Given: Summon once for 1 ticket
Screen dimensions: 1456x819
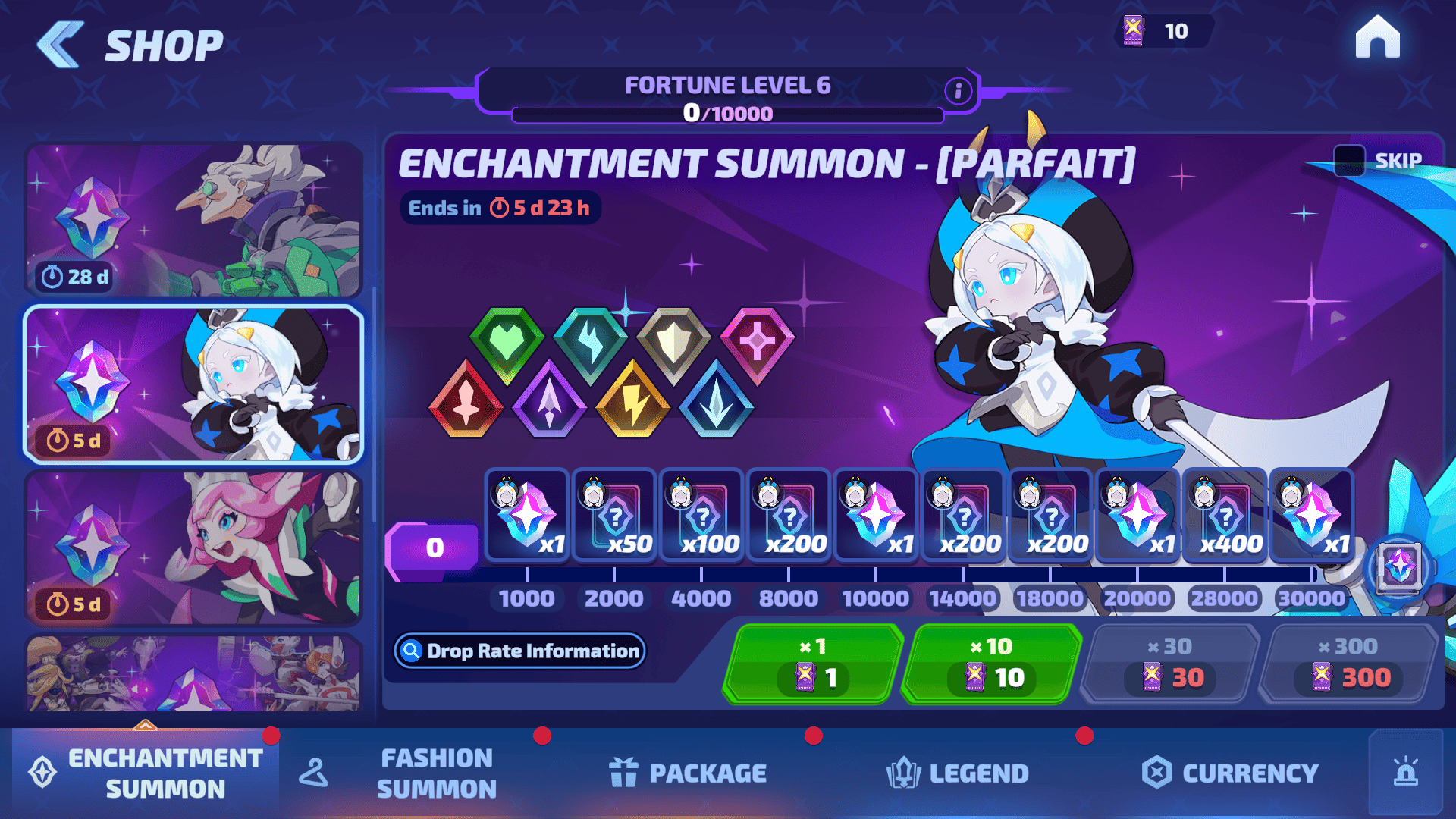Looking at the screenshot, I should [x=813, y=664].
